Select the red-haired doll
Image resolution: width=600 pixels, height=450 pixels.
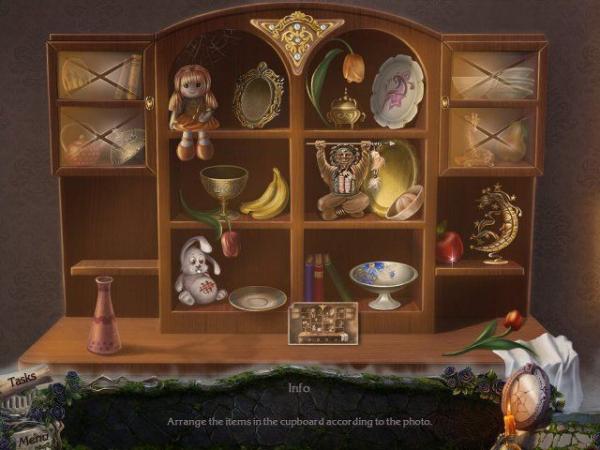(x=192, y=108)
